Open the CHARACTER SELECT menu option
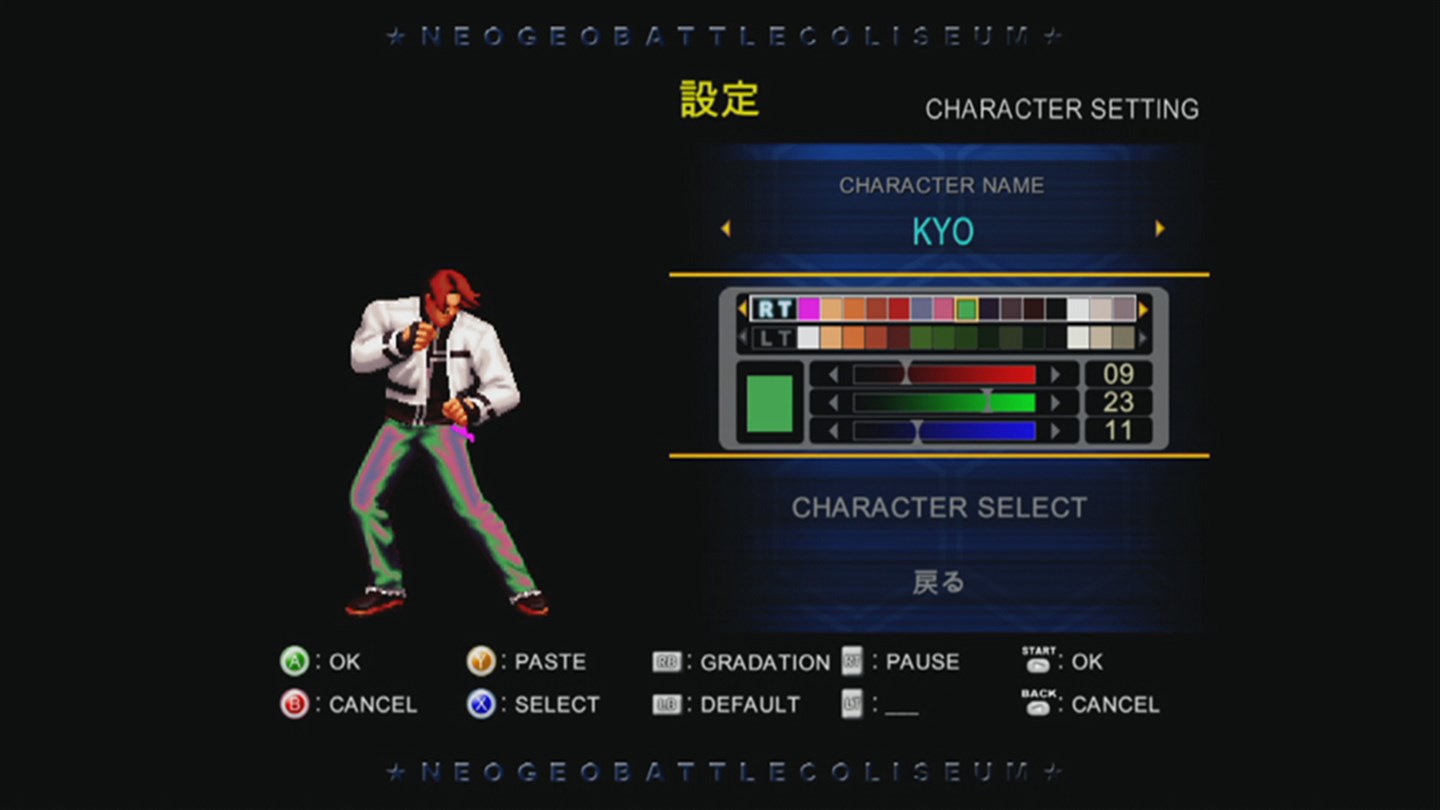The width and height of the screenshot is (1440, 810). 938,507
